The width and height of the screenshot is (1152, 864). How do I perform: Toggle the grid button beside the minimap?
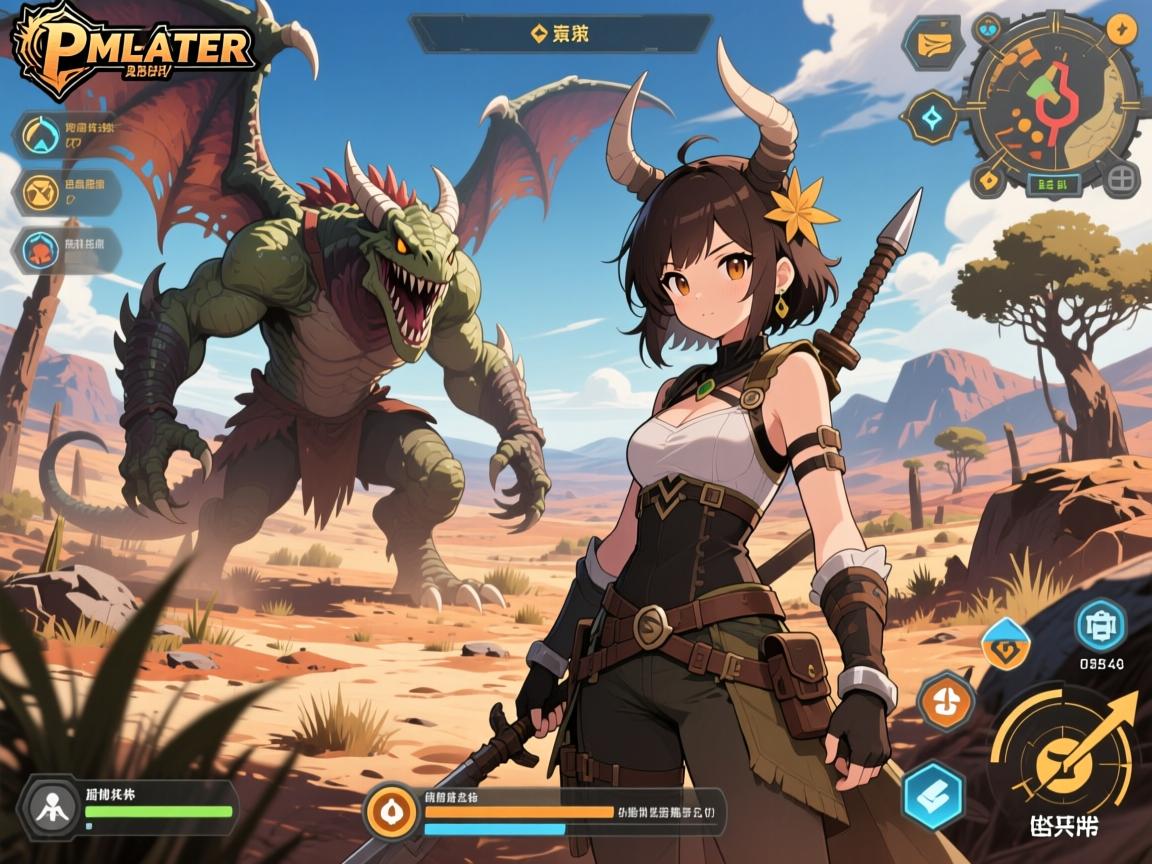(1124, 180)
